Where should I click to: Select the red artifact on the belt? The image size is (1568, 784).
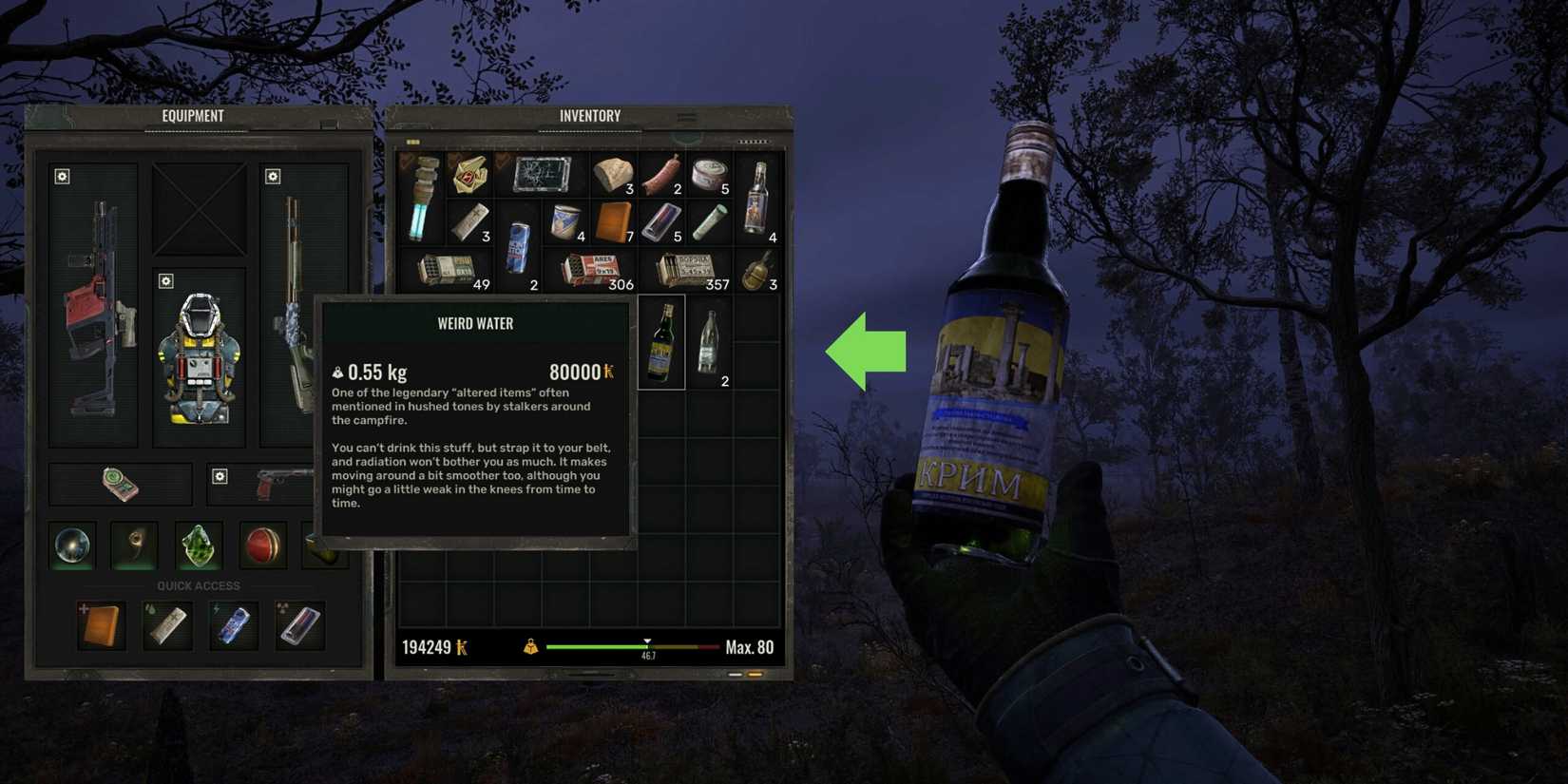point(263,545)
